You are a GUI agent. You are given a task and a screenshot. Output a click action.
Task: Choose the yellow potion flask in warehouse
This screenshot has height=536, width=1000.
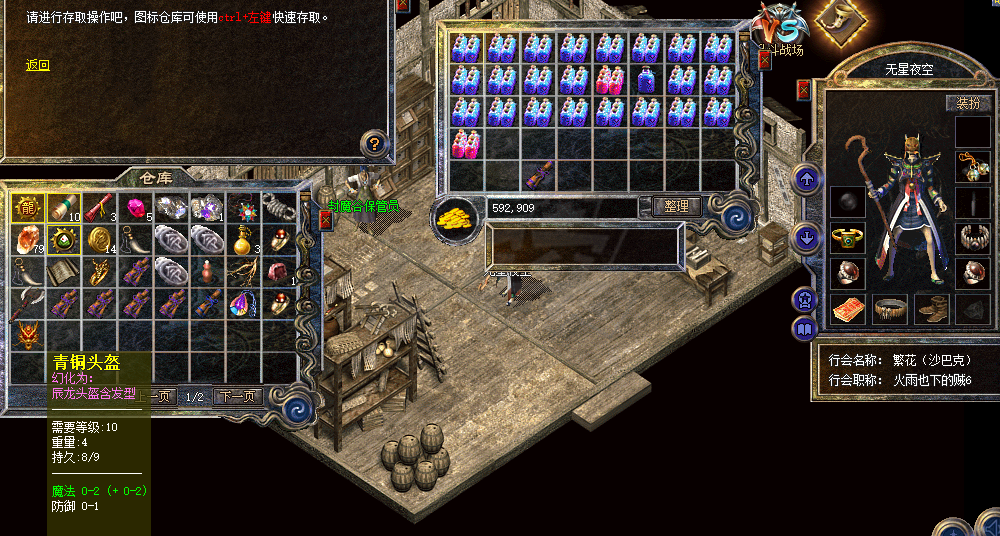pyautogui.click(x=243, y=240)
